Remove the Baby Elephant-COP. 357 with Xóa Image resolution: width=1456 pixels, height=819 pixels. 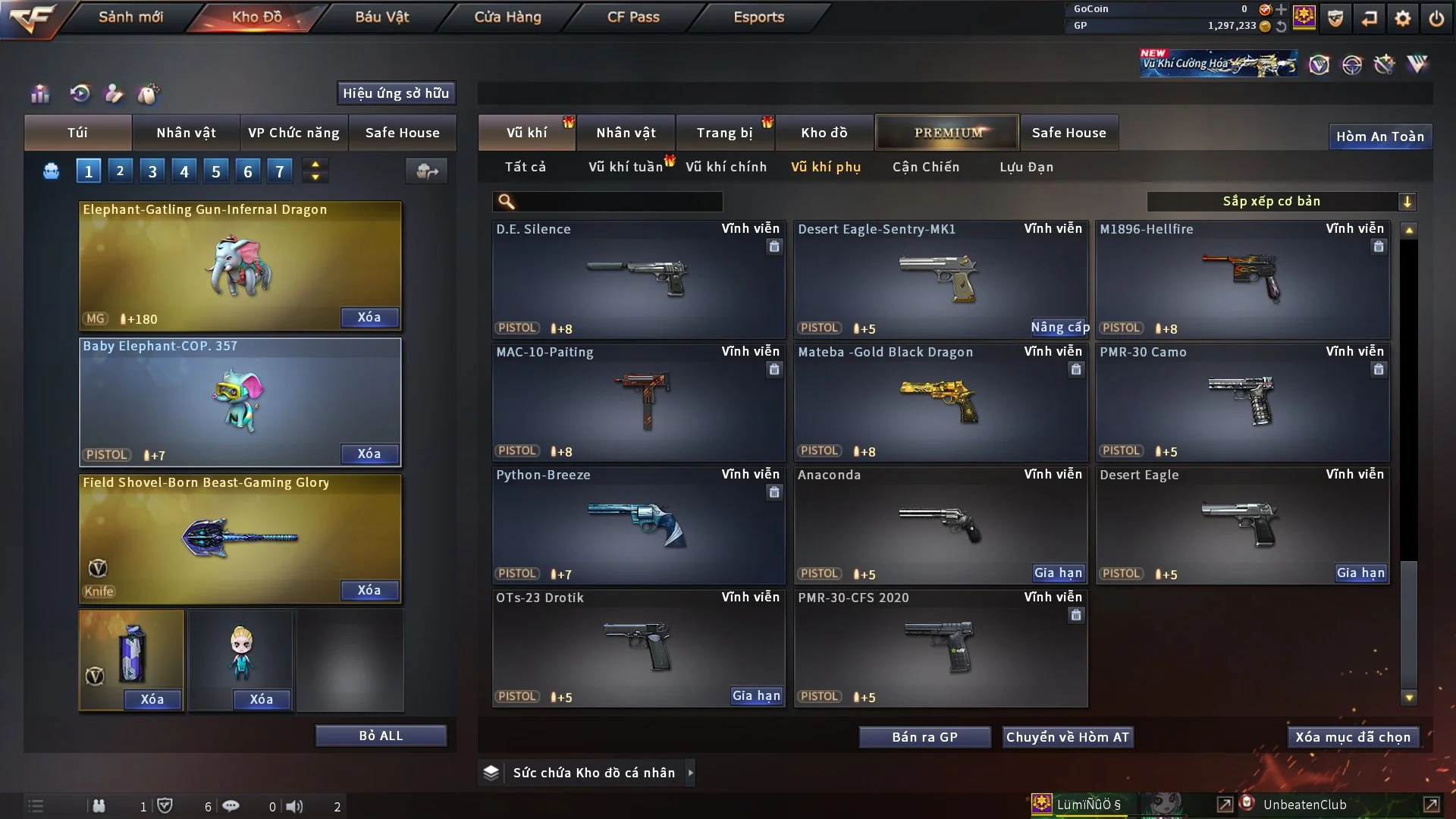click(x=369, y=453)
